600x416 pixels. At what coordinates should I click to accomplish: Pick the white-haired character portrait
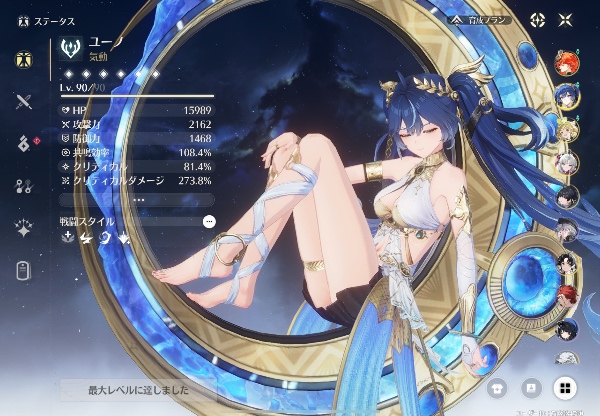(x=567, y=162)
